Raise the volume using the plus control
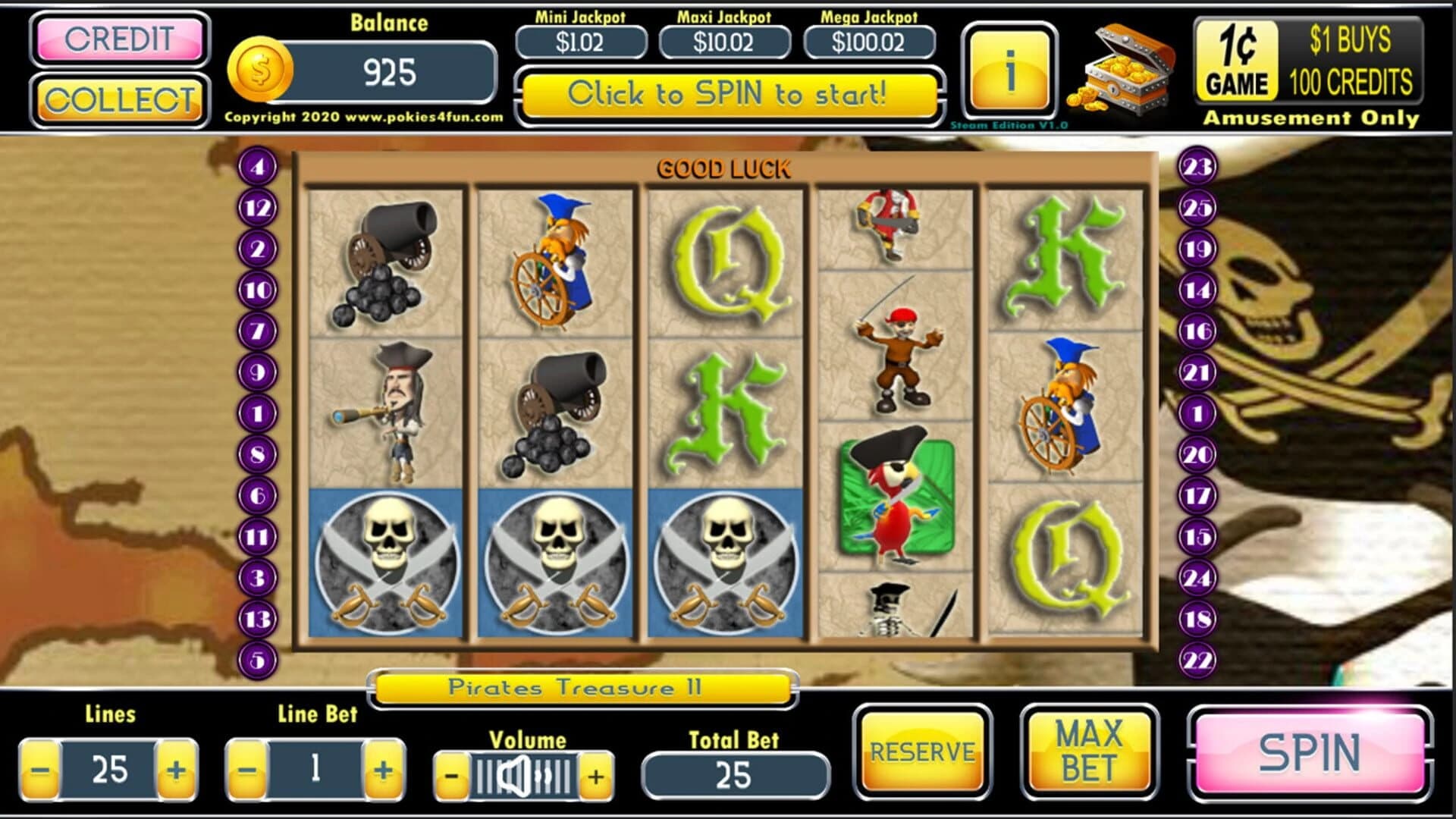Screen dimensions: 1456x819 596,775
